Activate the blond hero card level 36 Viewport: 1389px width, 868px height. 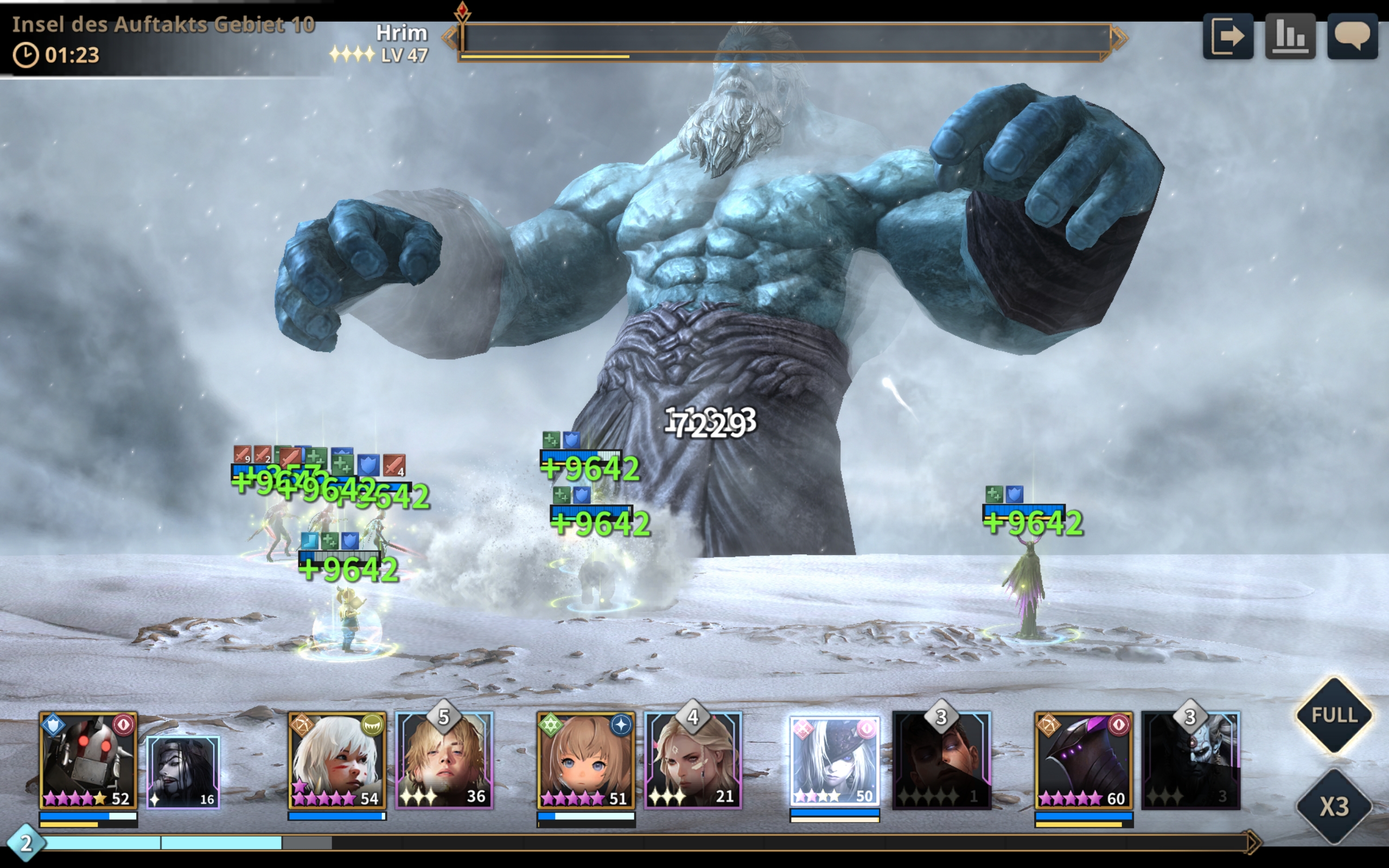click(444, 762)
